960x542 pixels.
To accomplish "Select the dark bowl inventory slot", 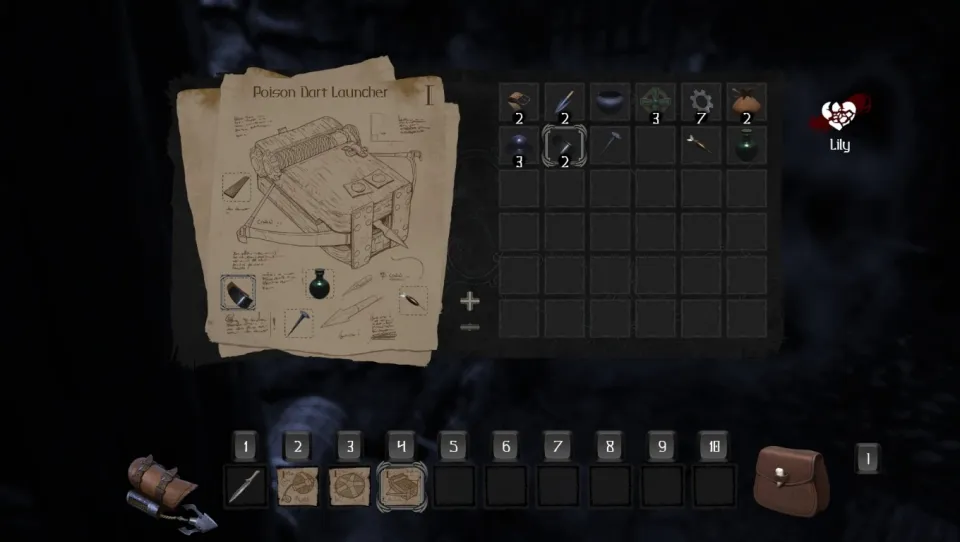I will coord(609,102).
